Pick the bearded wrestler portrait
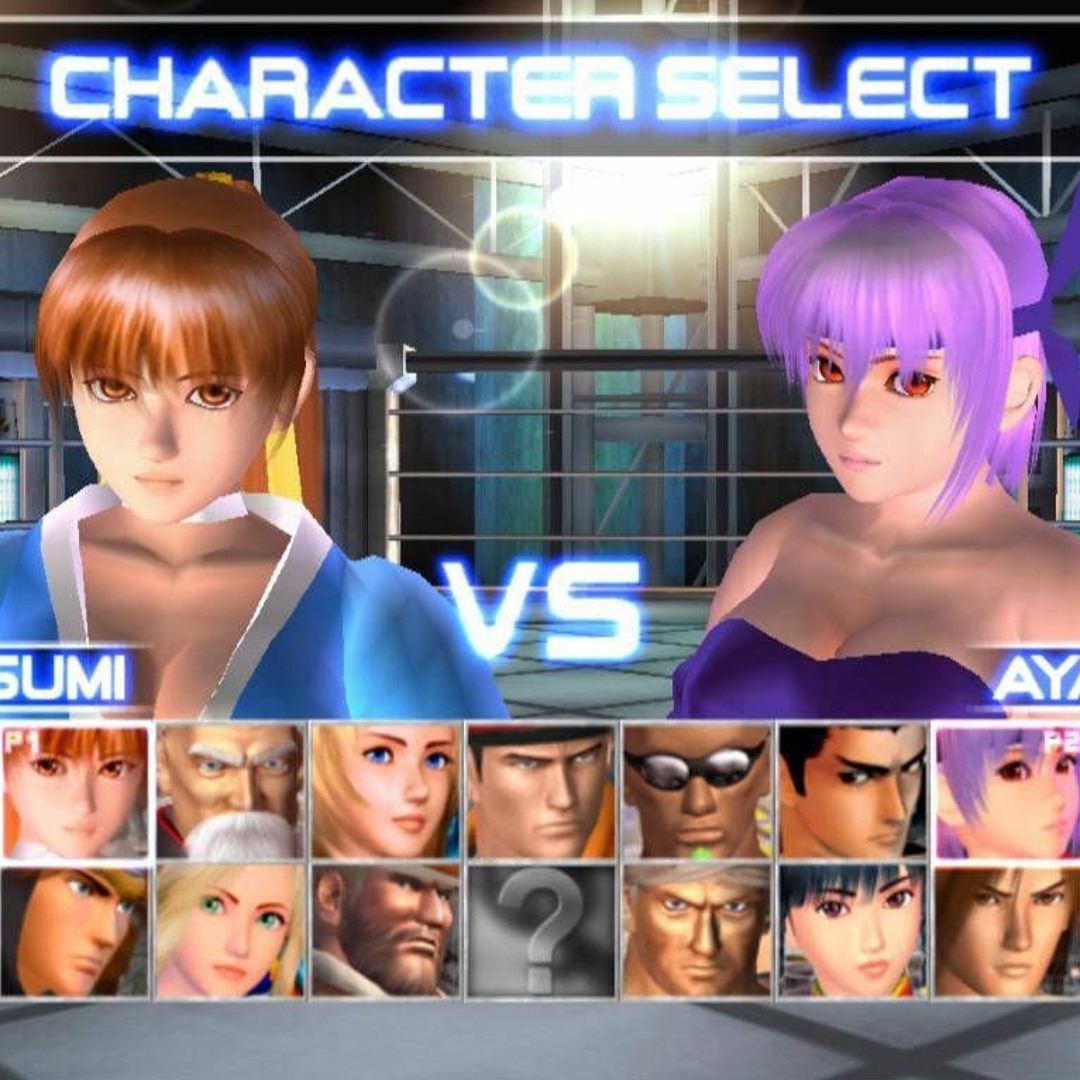The width and height of the screenshot is (1080, 1080). point(386,932)
